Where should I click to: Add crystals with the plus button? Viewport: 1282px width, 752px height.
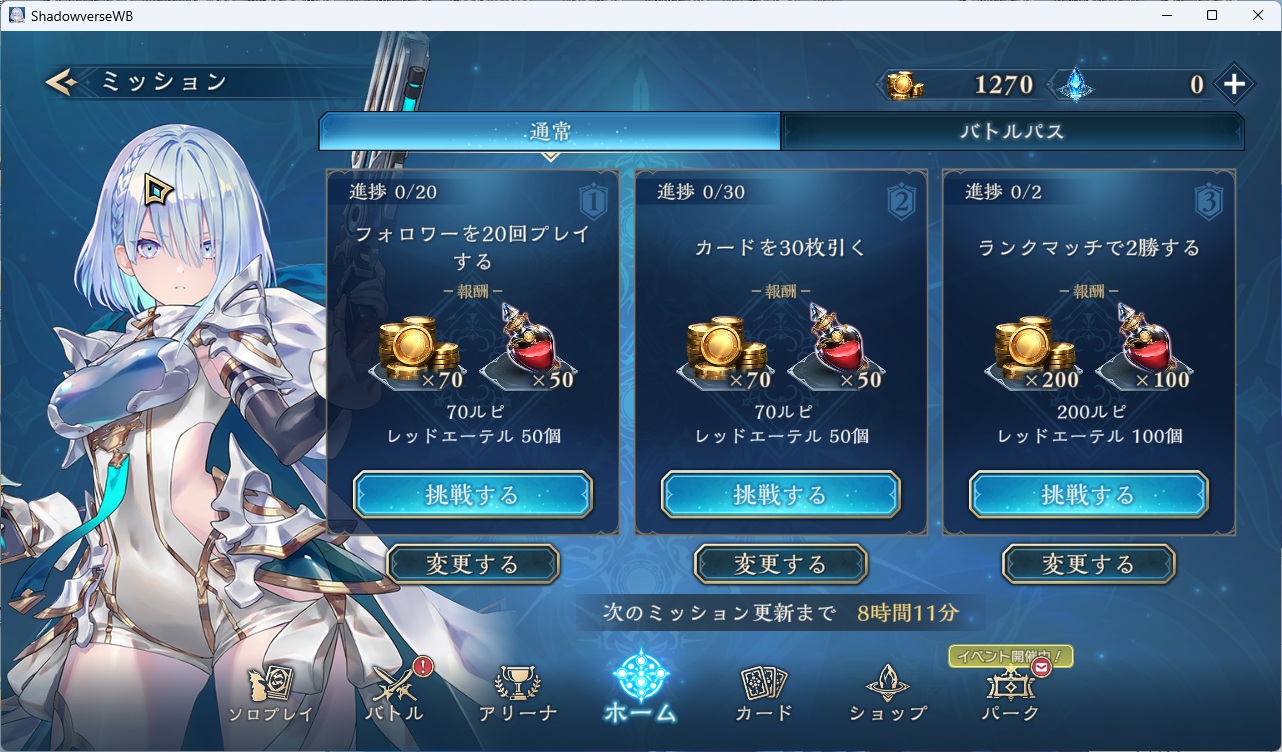coord(1234,85)
